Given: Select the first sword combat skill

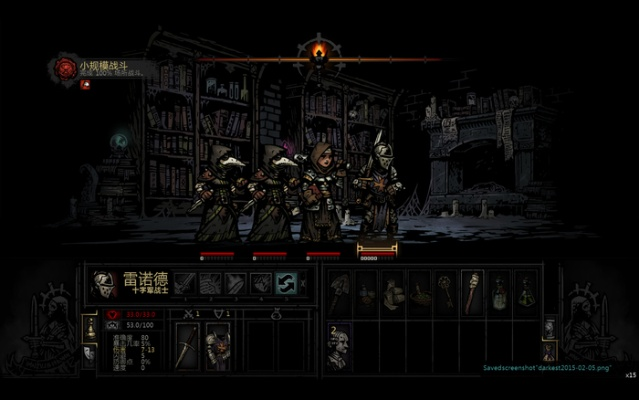Looking at the screenshot, I should click(186, 284).
